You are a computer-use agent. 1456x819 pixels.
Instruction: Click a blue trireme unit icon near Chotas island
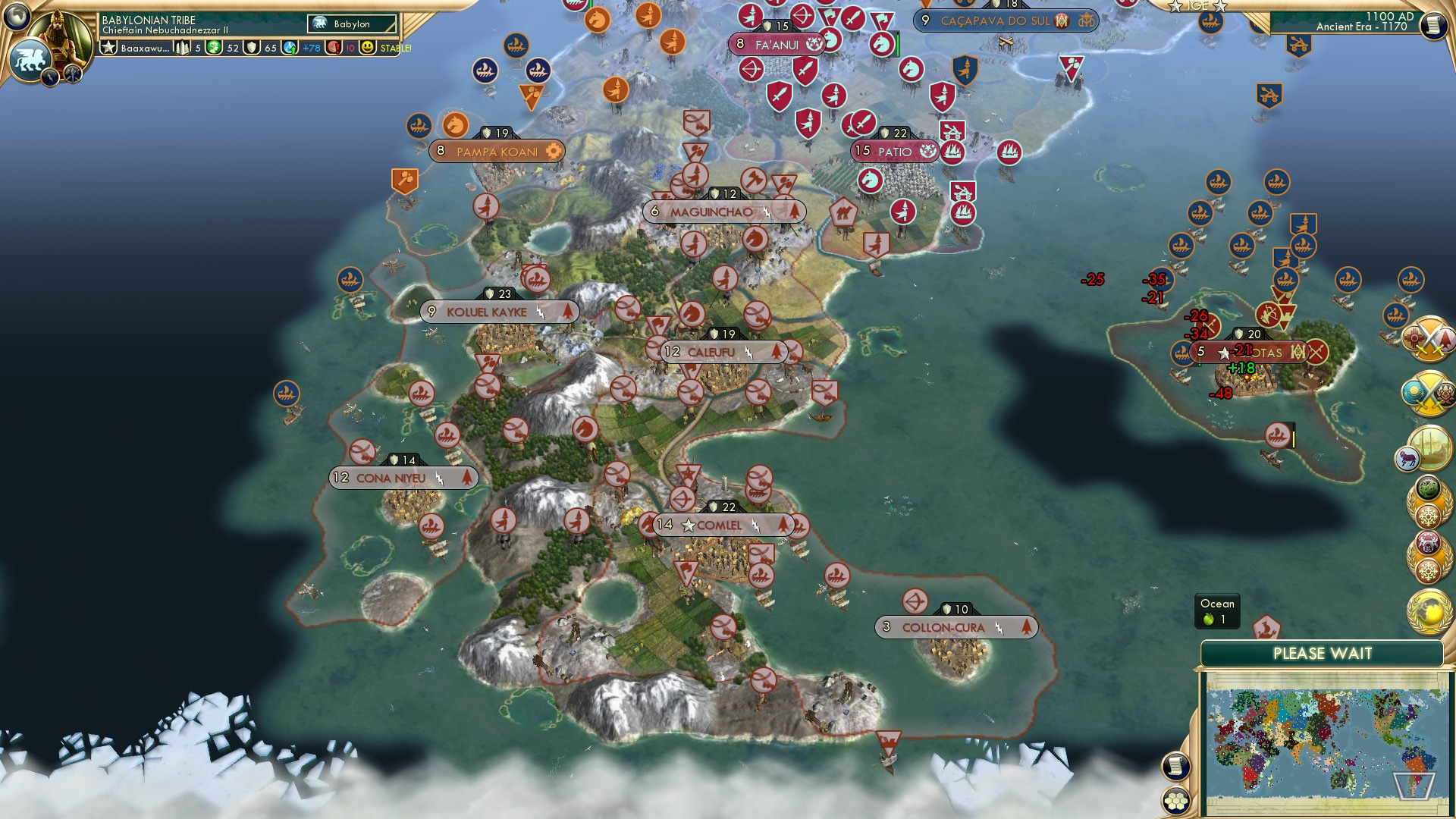pyautogui.click(x=1181, y=352)
